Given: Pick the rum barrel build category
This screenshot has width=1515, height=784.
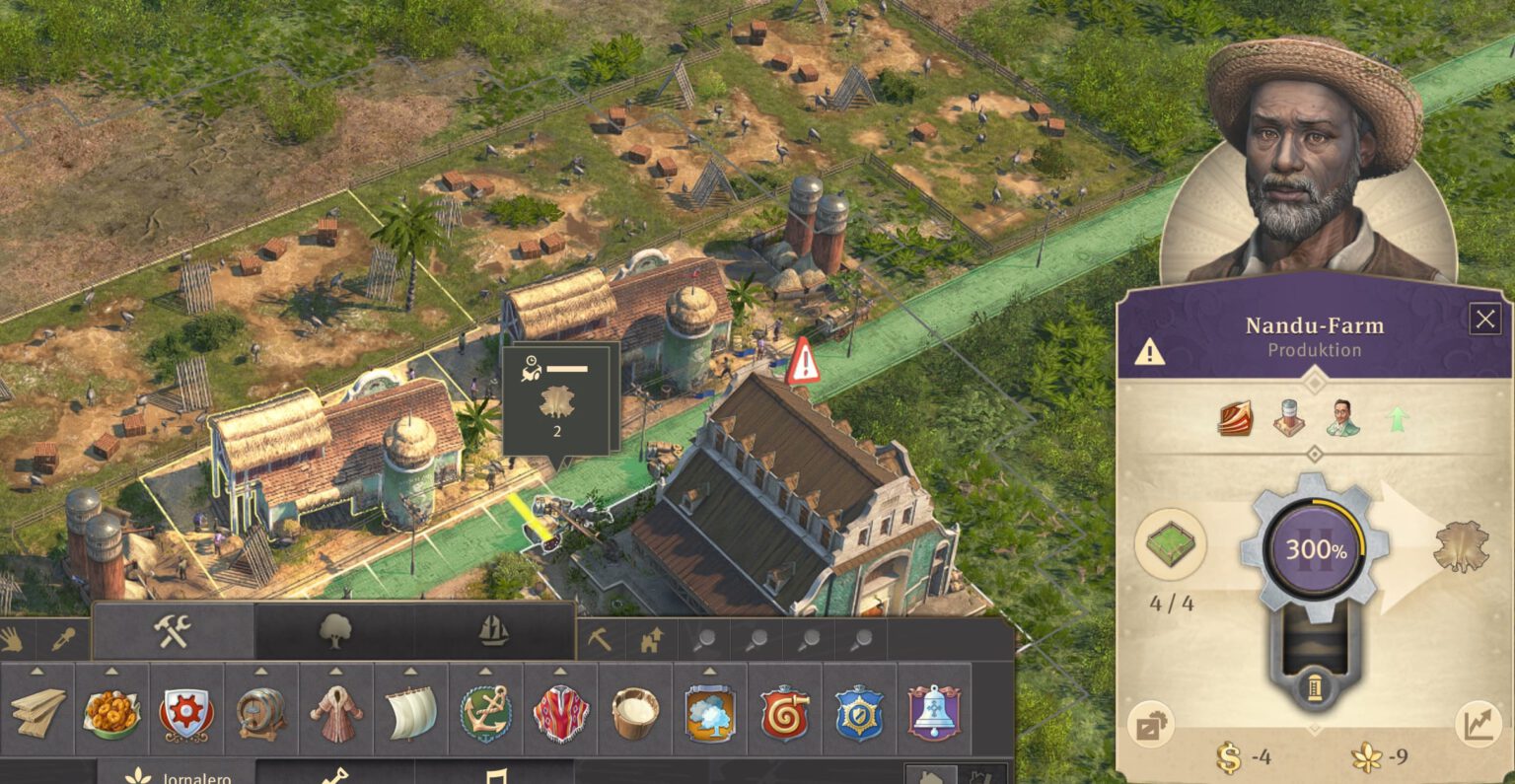Looking at the screenshot, I should (x=261, y=712).
